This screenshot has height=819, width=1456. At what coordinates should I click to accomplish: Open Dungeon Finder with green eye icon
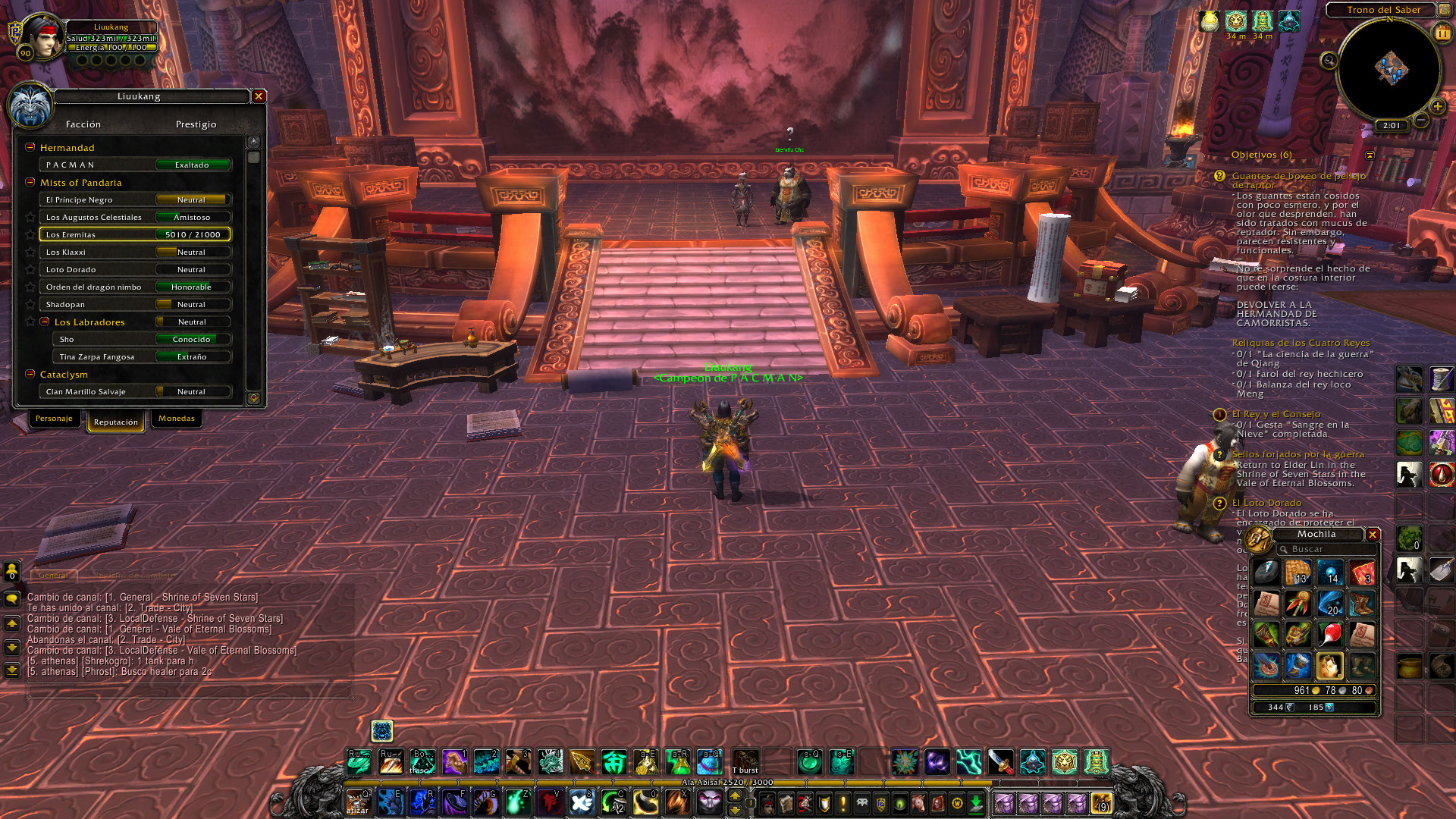[901, 805]
